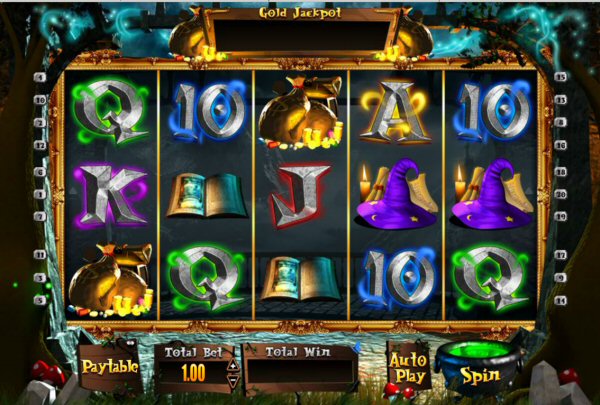The width and height of the screenshot is (600, 405).
Task: Select payline 10 marker
Action: point(40,100)
